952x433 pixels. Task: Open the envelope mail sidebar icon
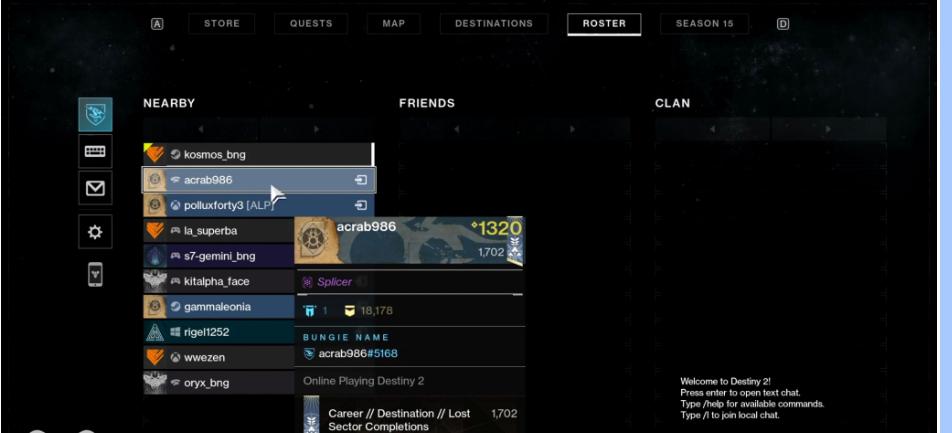coord(96,187)
